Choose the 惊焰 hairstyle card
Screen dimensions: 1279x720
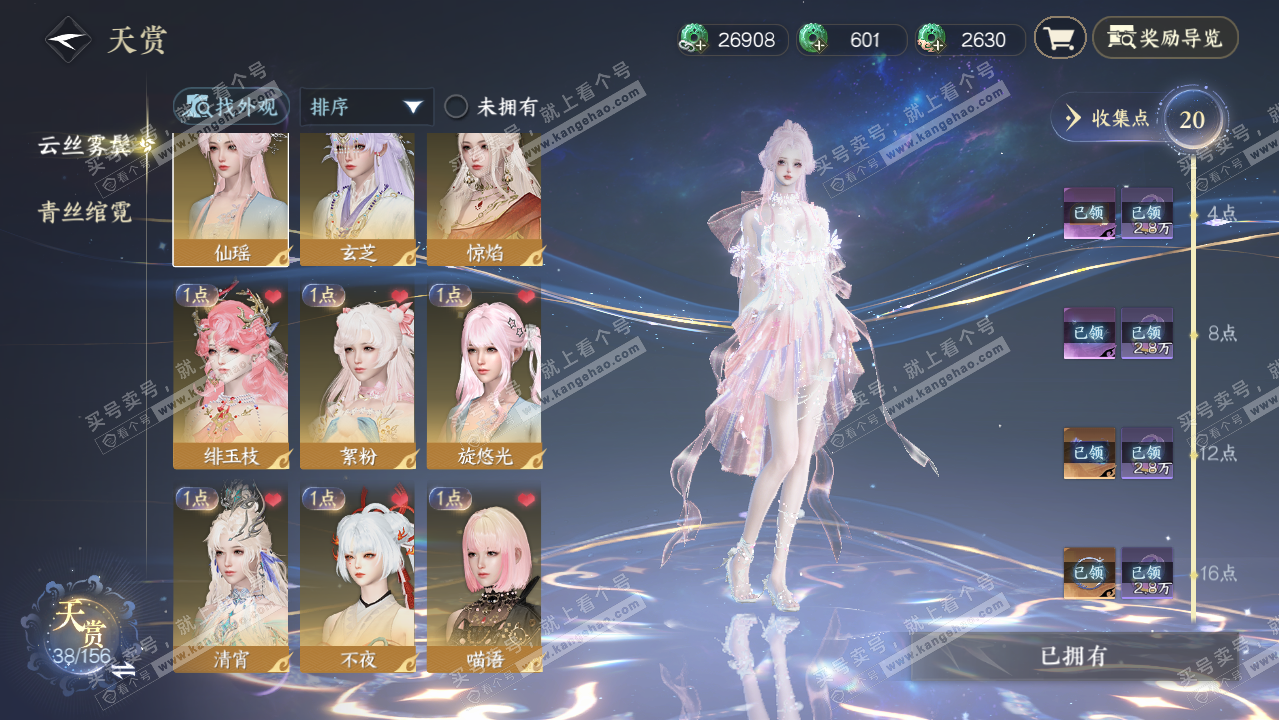click(484, 199)
